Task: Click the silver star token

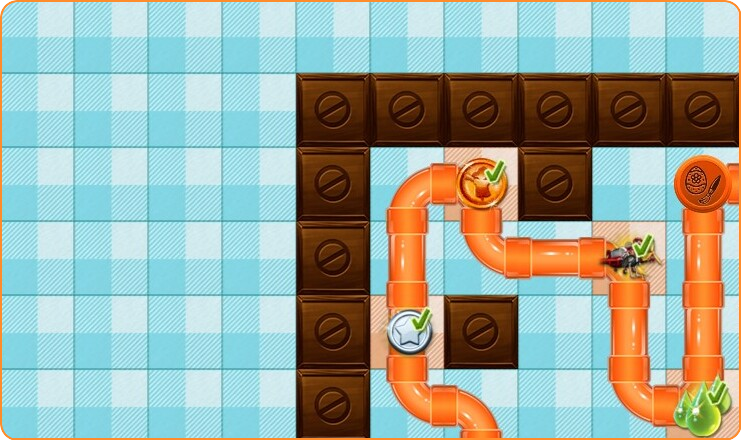Action: [x=409, y=329]
